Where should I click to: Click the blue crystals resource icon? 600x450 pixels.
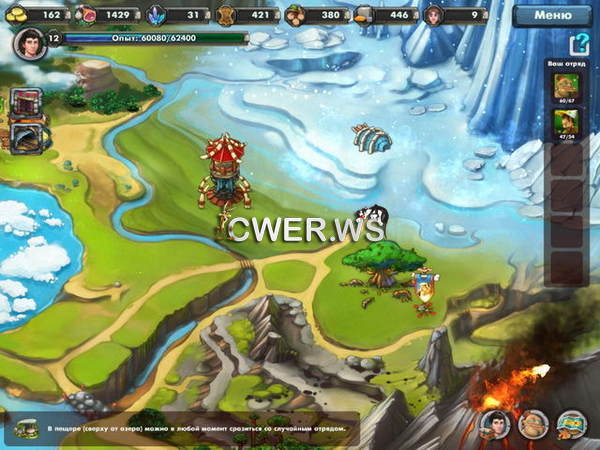coord(156,15)
